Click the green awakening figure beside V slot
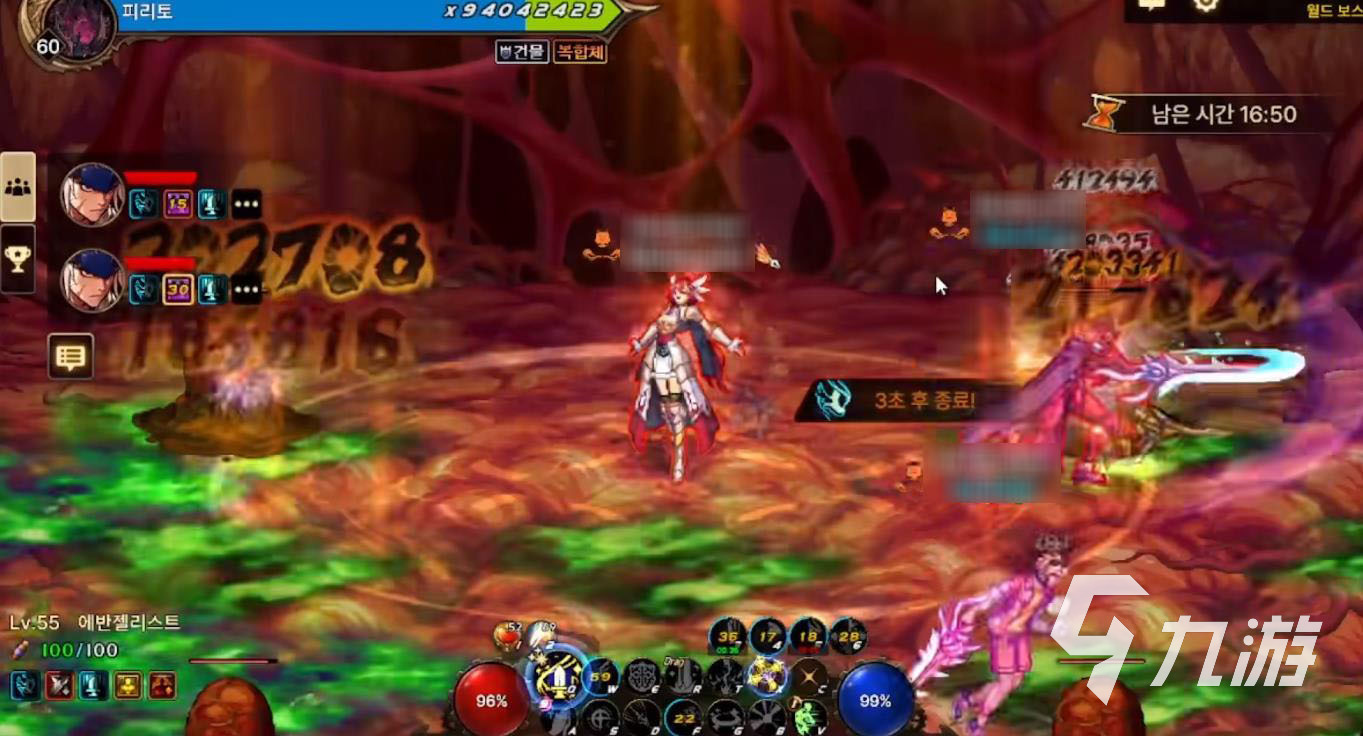Viewport: 1363px width, 736px height. click(803, 717)
